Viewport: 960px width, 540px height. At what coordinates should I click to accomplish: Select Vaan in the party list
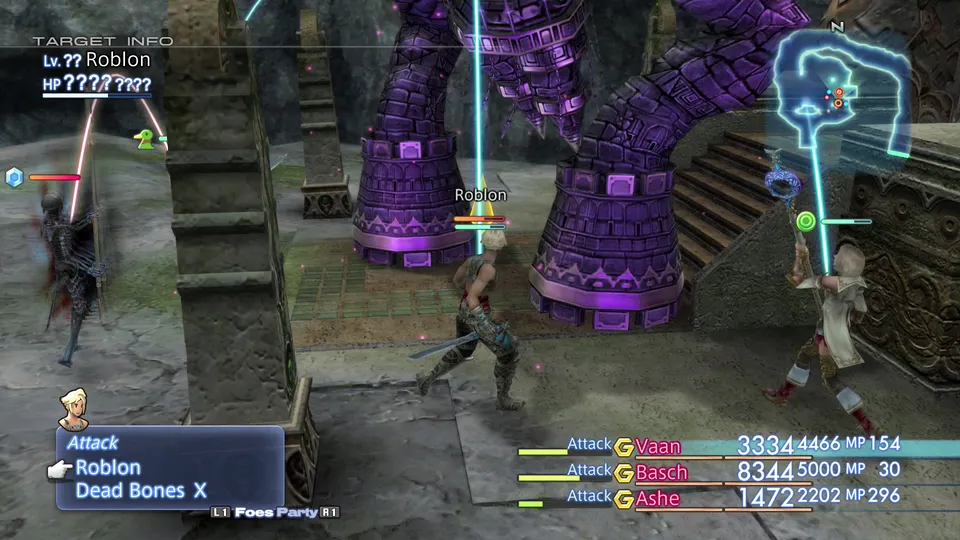[657, 446]
